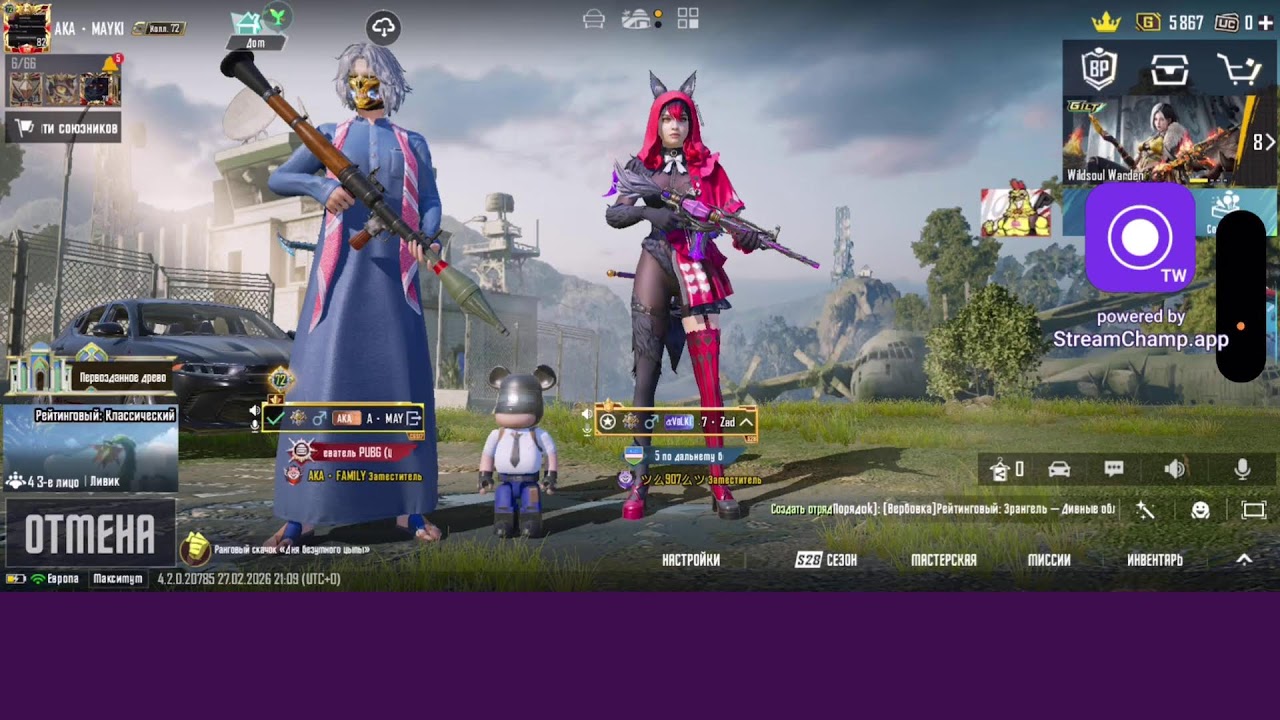Open the chat speech bubble icon
The height and width of the screenshot is (720, 1280).
pos(1114,469)
